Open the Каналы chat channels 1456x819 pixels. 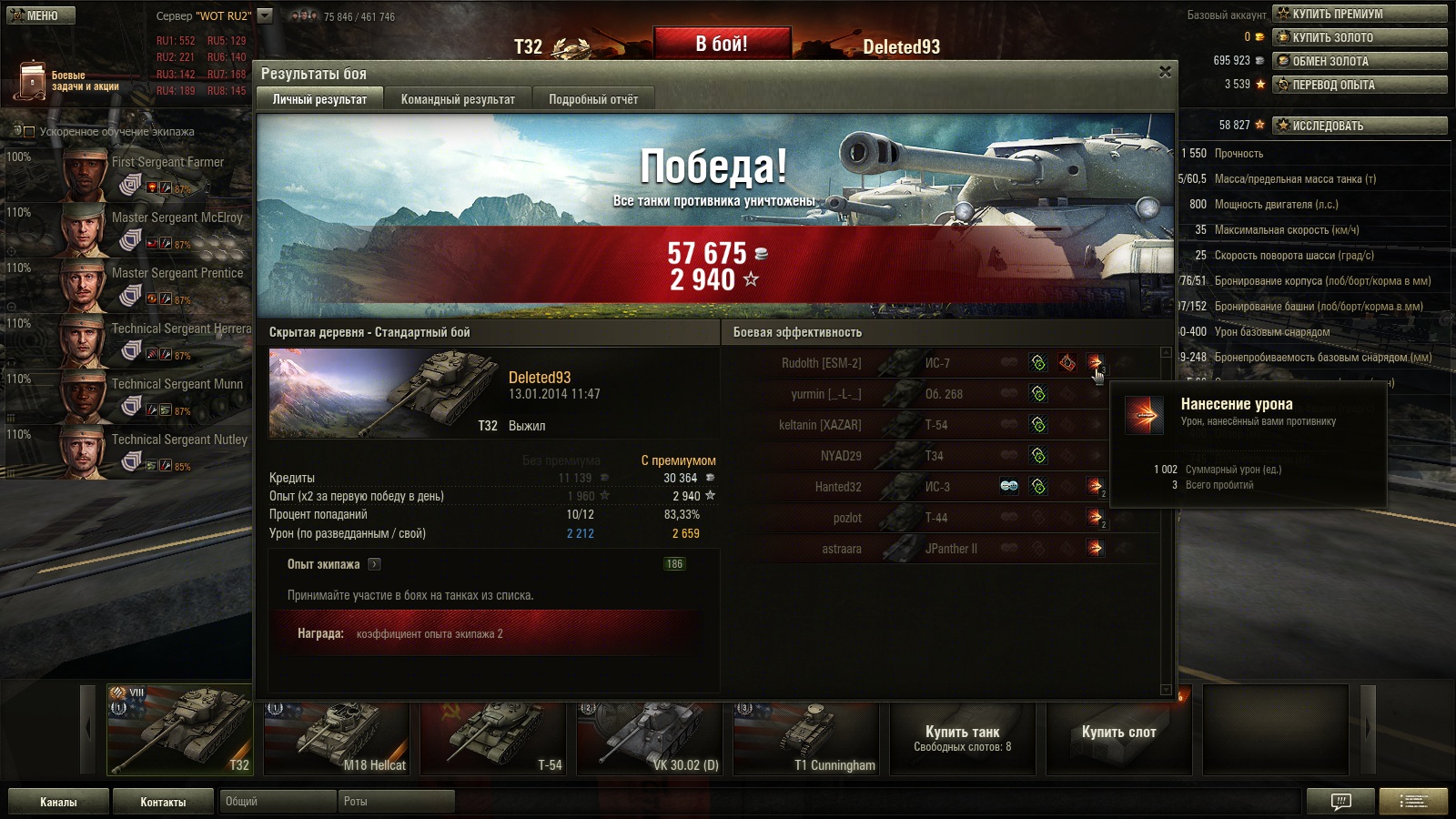pos(58,802)
